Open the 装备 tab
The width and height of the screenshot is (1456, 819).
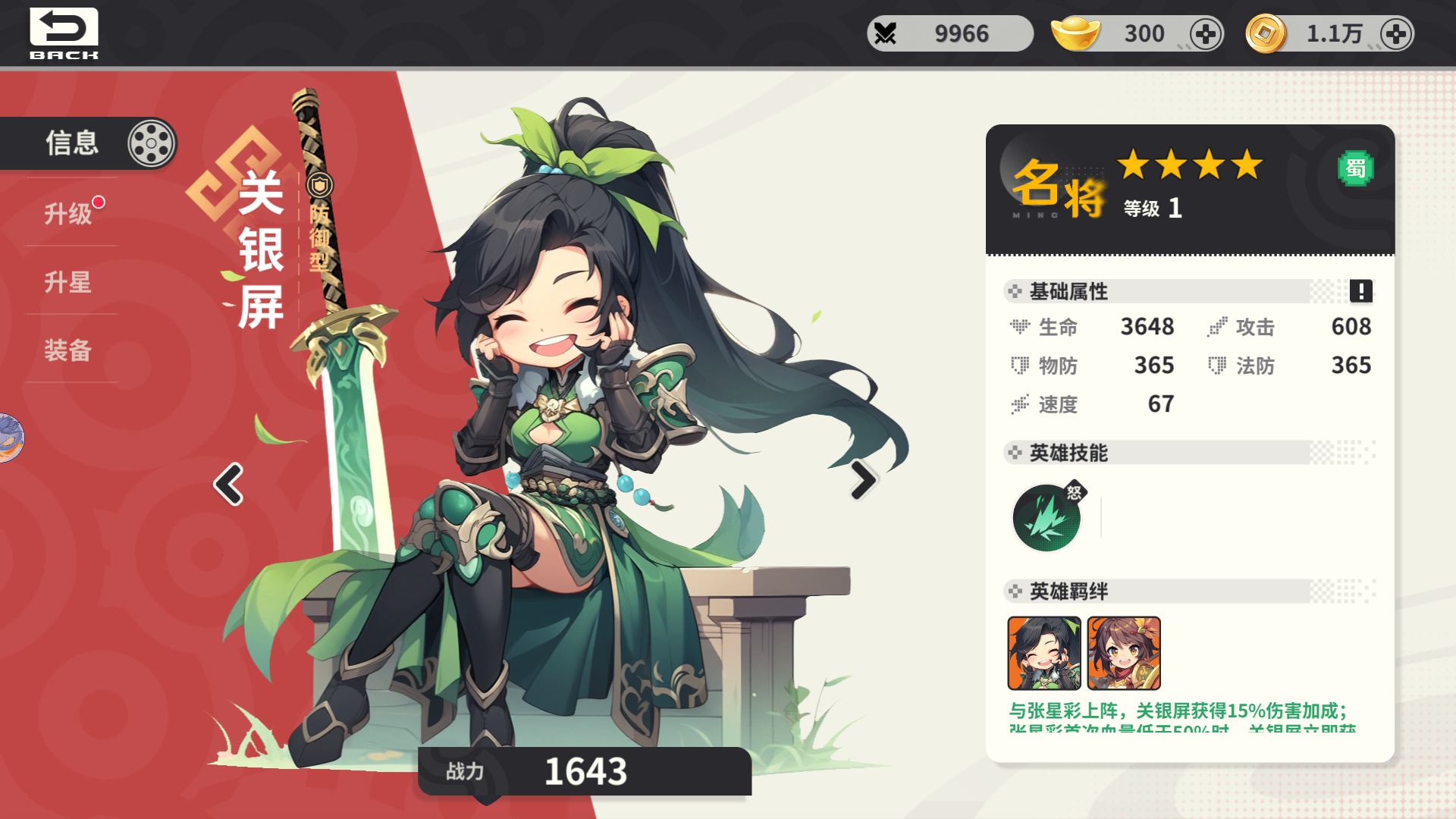click(67, 351)
